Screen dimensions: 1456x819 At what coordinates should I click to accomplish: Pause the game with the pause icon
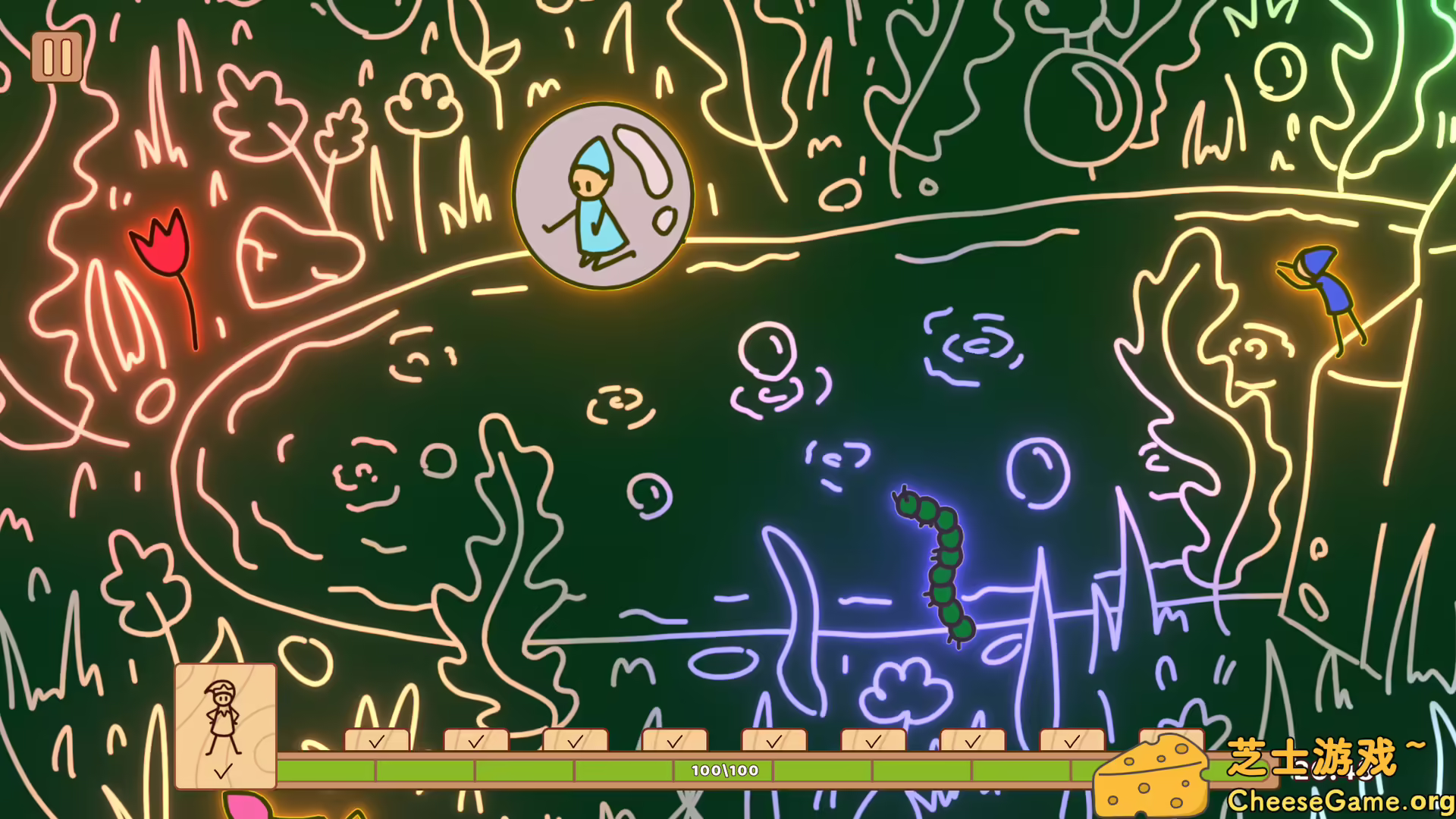[x=57, y=58]
